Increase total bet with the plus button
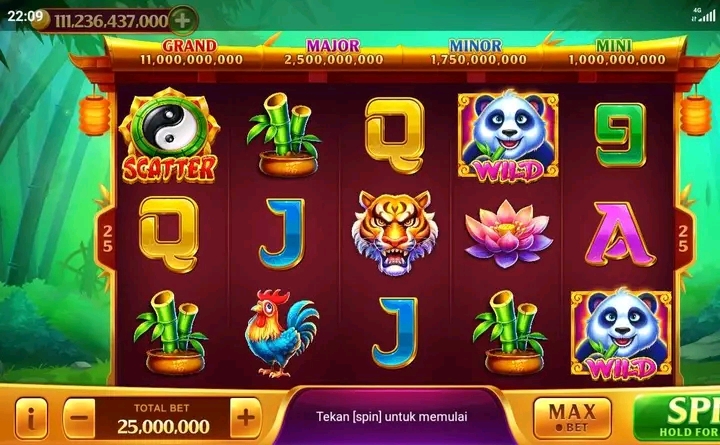720x445 pixels. coord(245,416)
